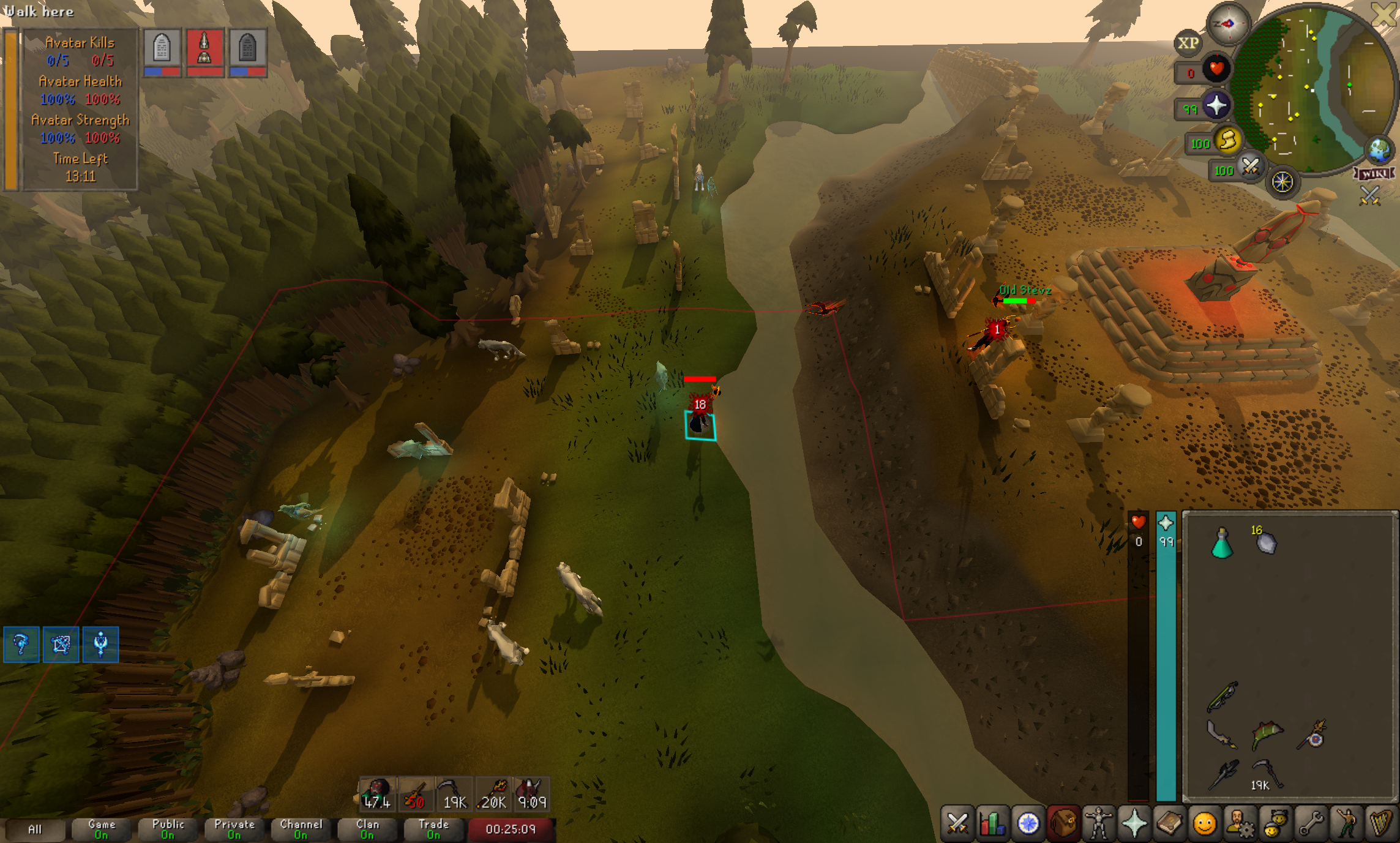
Task: Open the Spellbook tab
Action: pos(1169,823)
